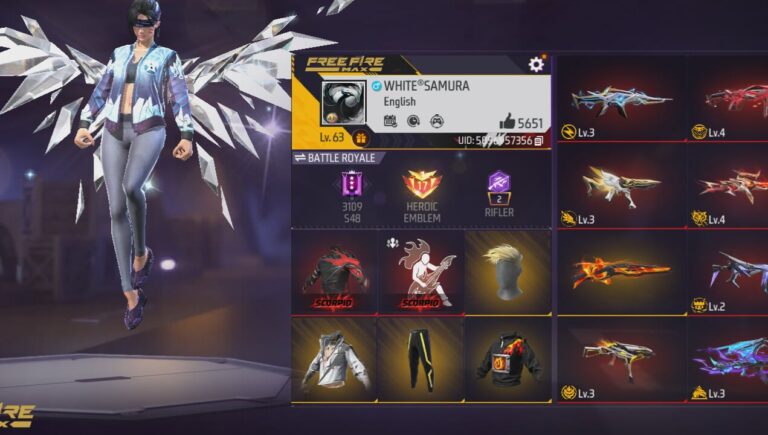Choose the Scorpio guitar emote
Viewport: 768px width, 435px height.
click(x=421, y=271)
